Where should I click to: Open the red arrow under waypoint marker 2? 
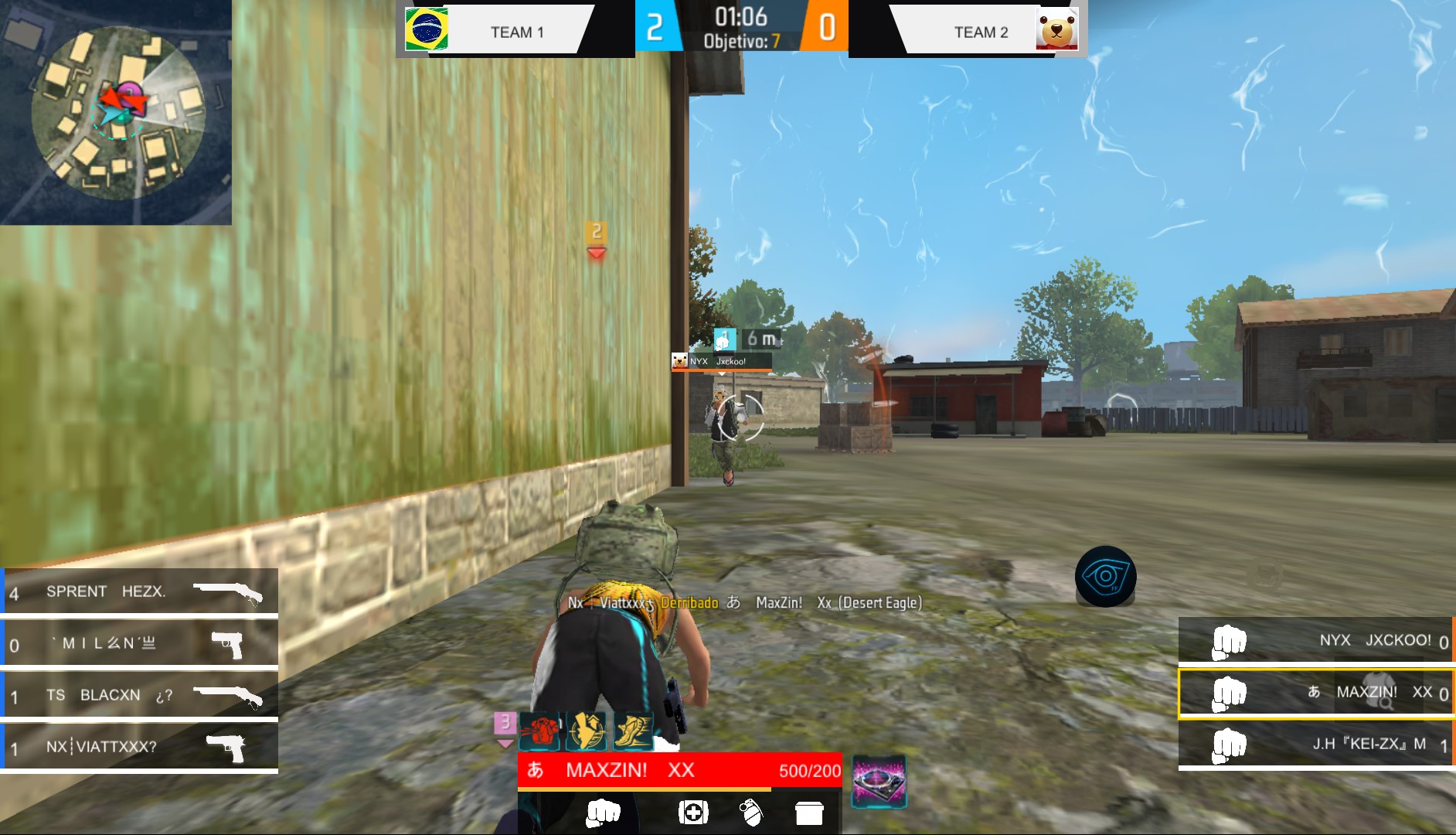(595, 253)
